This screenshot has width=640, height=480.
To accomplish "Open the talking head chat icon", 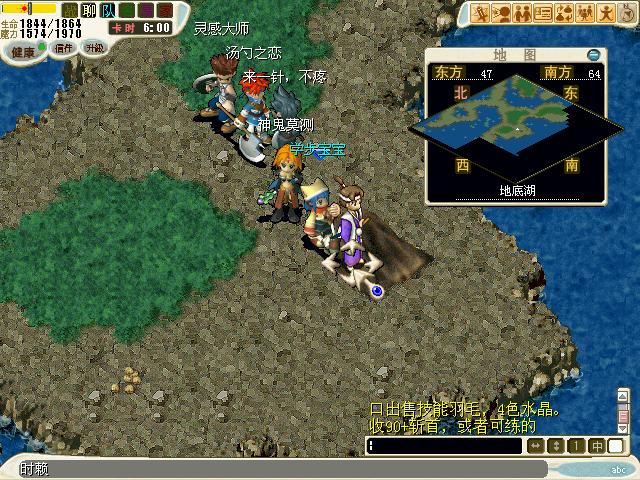I will tap(503, 13).
